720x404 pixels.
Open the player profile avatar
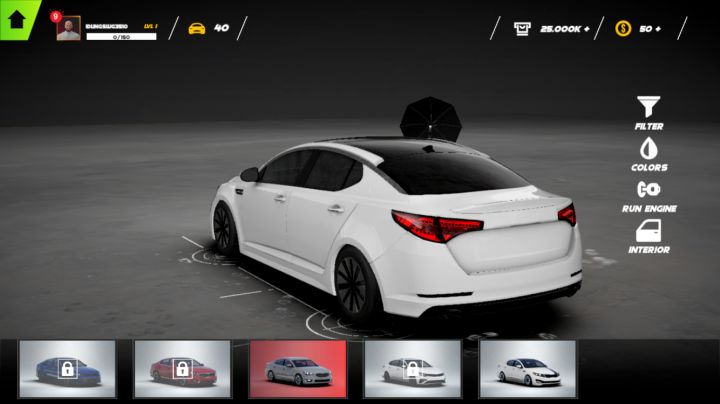[68, 29]
